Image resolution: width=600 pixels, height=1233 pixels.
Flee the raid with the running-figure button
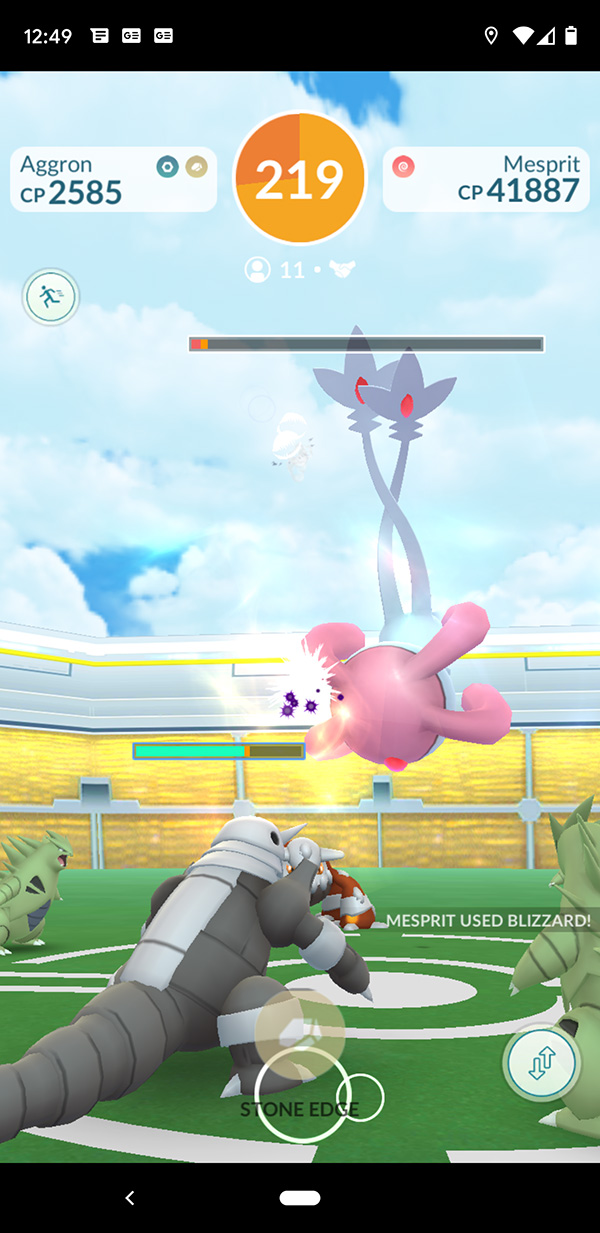50,297
